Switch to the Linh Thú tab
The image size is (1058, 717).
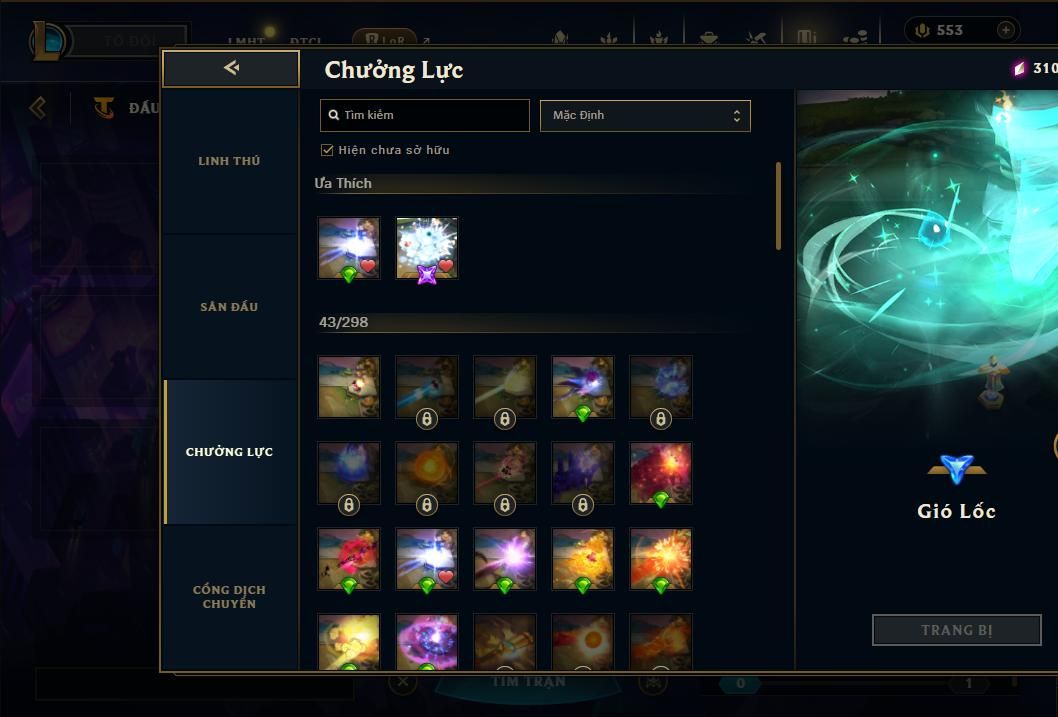click(229, 161)
